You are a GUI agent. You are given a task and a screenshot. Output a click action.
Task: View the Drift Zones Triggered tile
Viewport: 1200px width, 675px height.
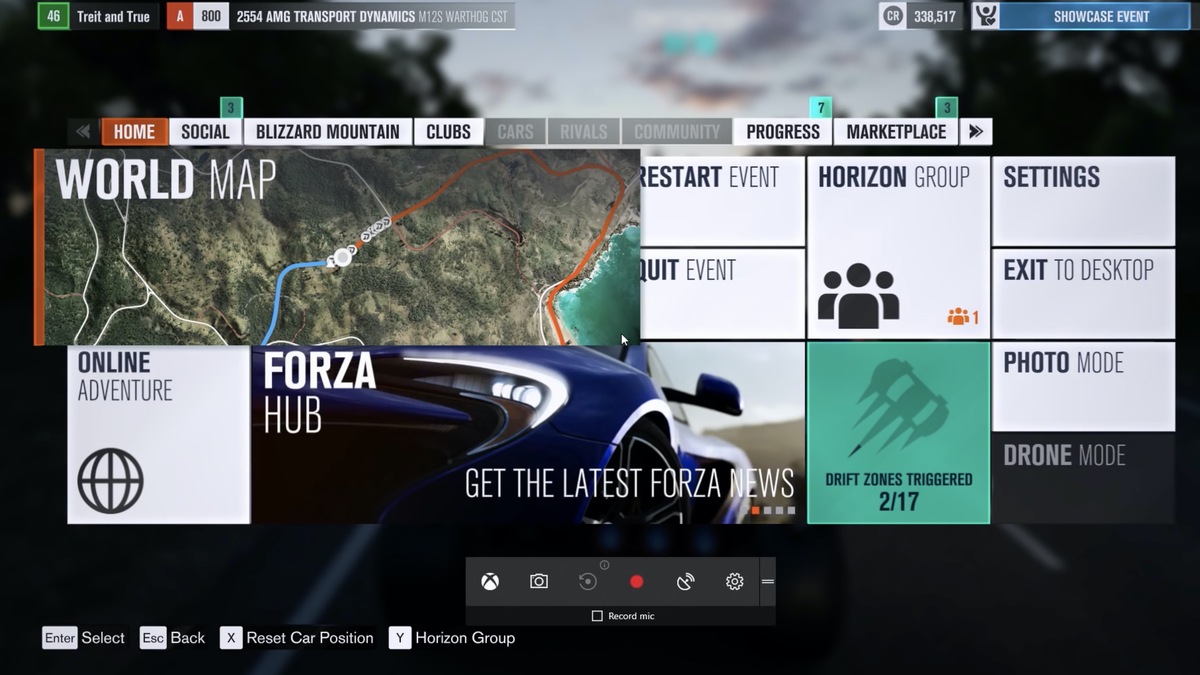coord(898,434)
